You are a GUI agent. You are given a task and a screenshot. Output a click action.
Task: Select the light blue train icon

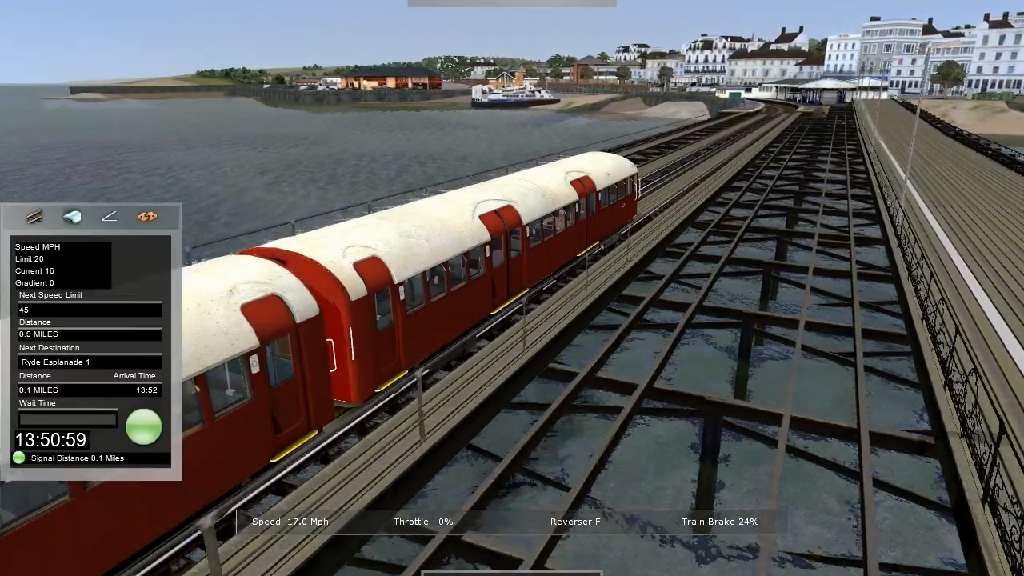(72, 216)
